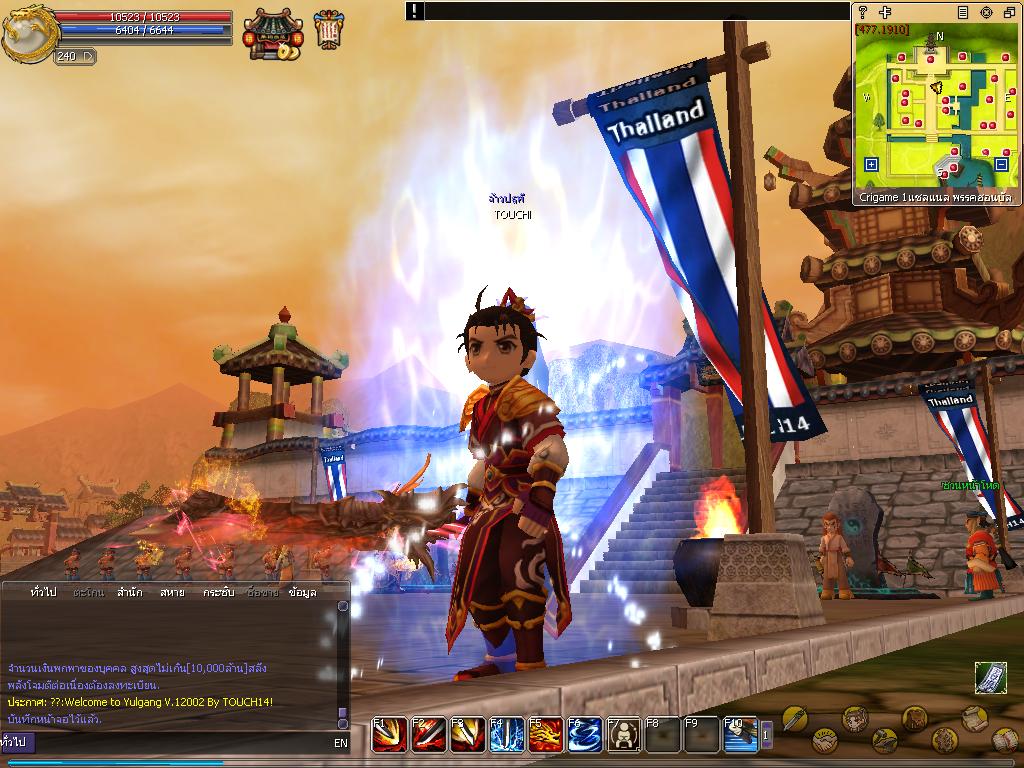The width and height of the screenshot is (1024, 768).
Task: Select the สหาย chat tab
Action: pyautogui.click(x=172, y=593)
